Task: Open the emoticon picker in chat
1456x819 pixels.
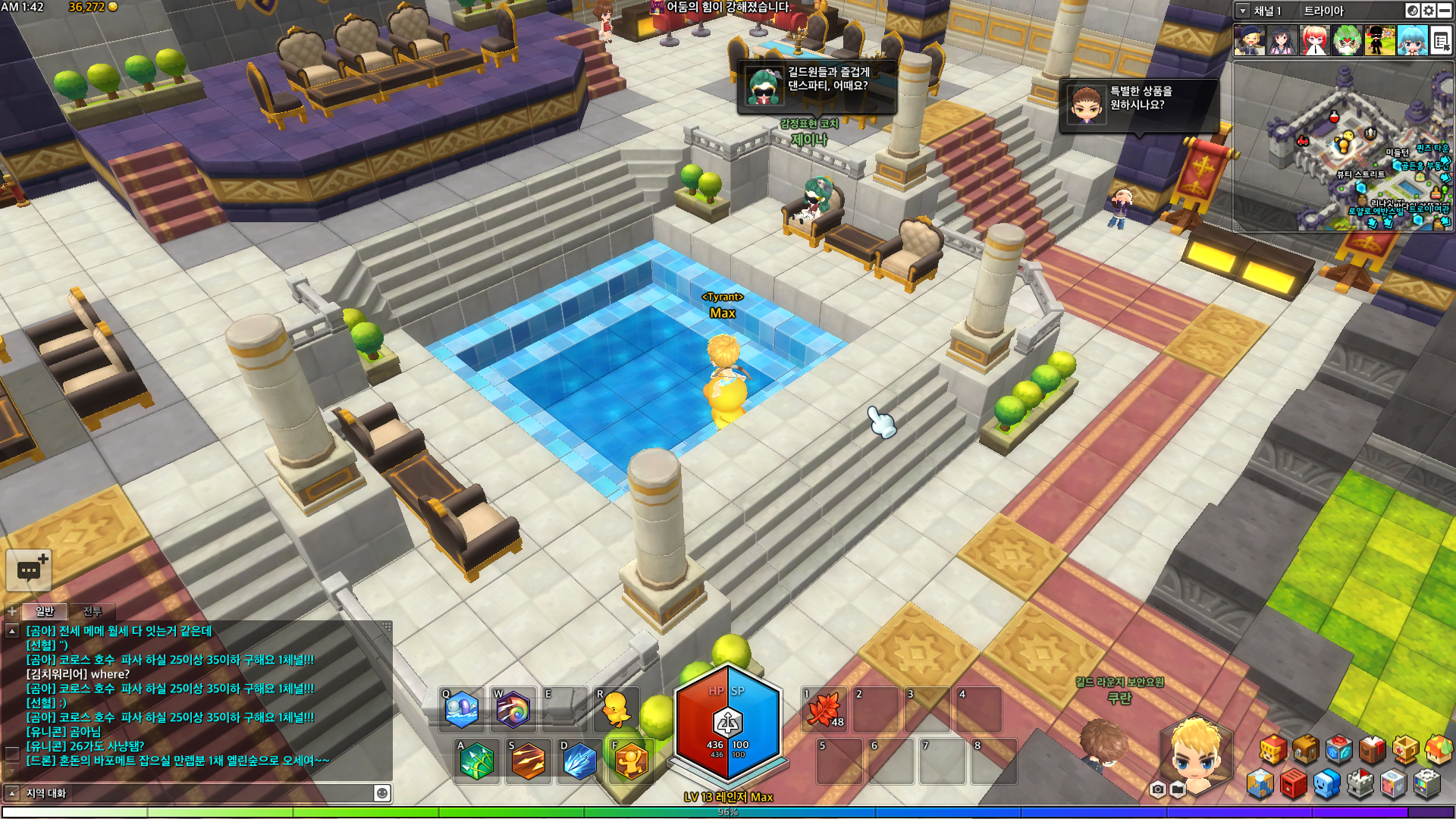Action: click(382, 793)
